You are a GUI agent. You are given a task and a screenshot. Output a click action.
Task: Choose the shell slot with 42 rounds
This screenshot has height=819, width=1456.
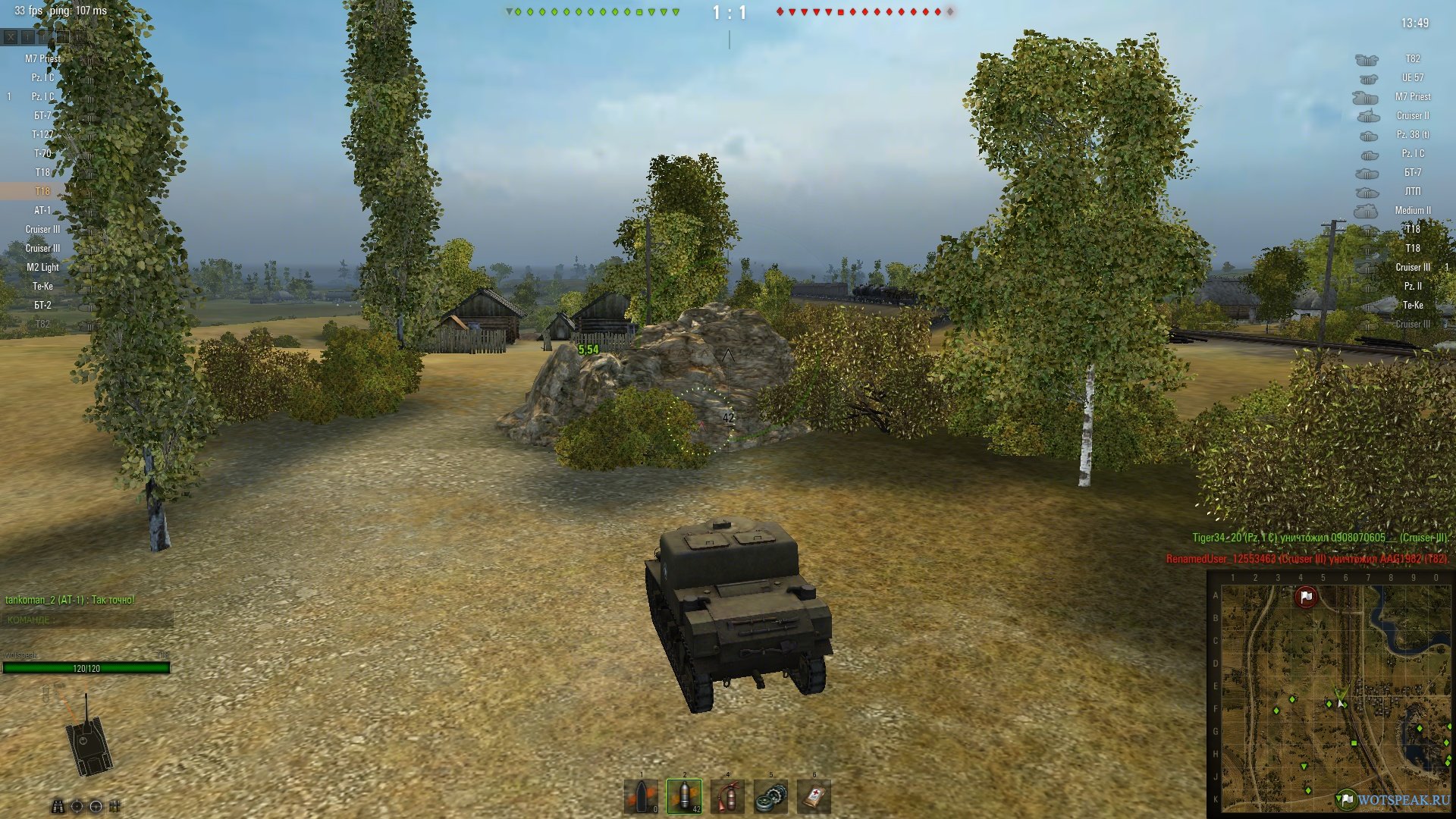coord(684,797)
